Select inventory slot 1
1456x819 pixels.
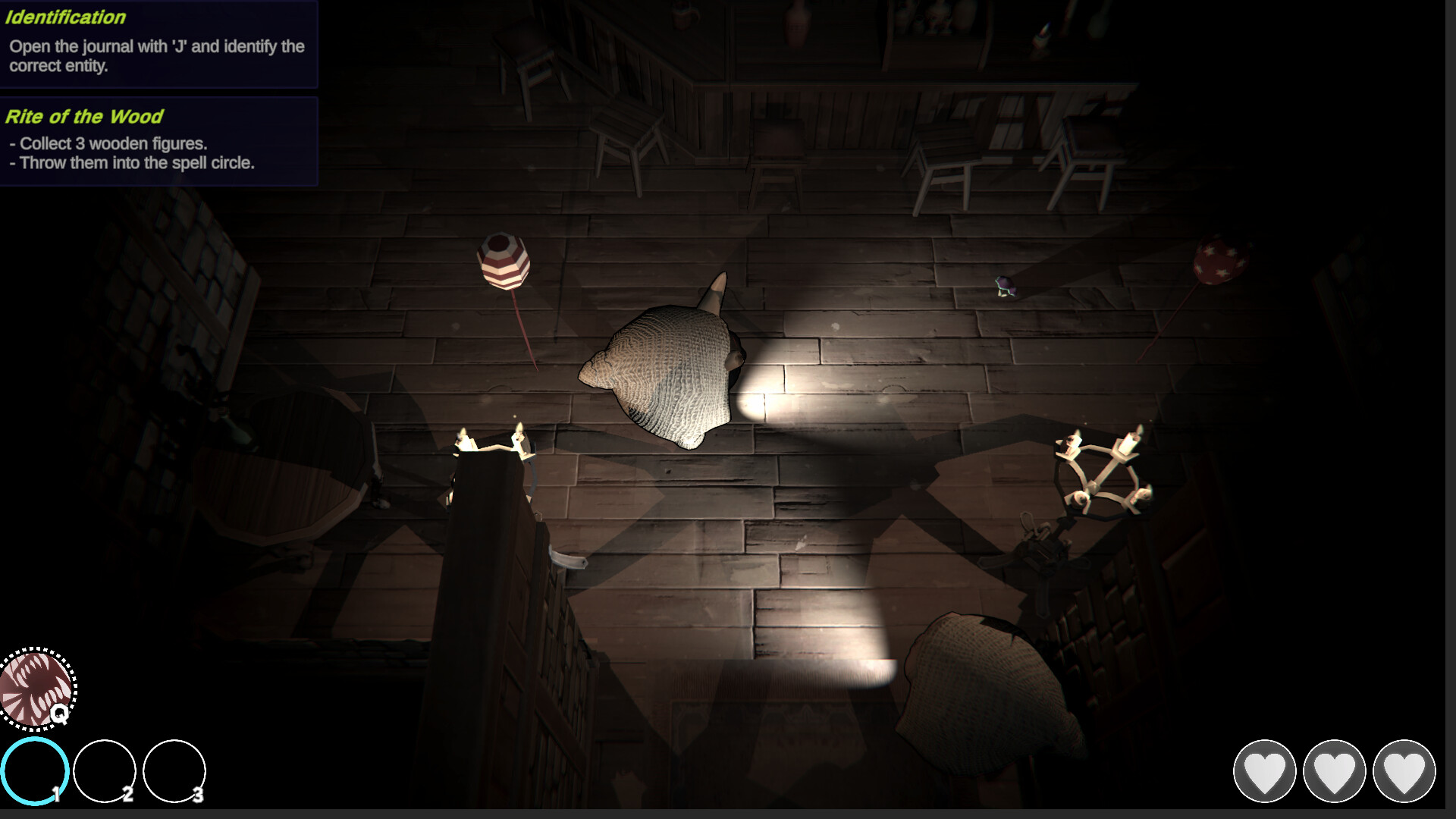35,771
